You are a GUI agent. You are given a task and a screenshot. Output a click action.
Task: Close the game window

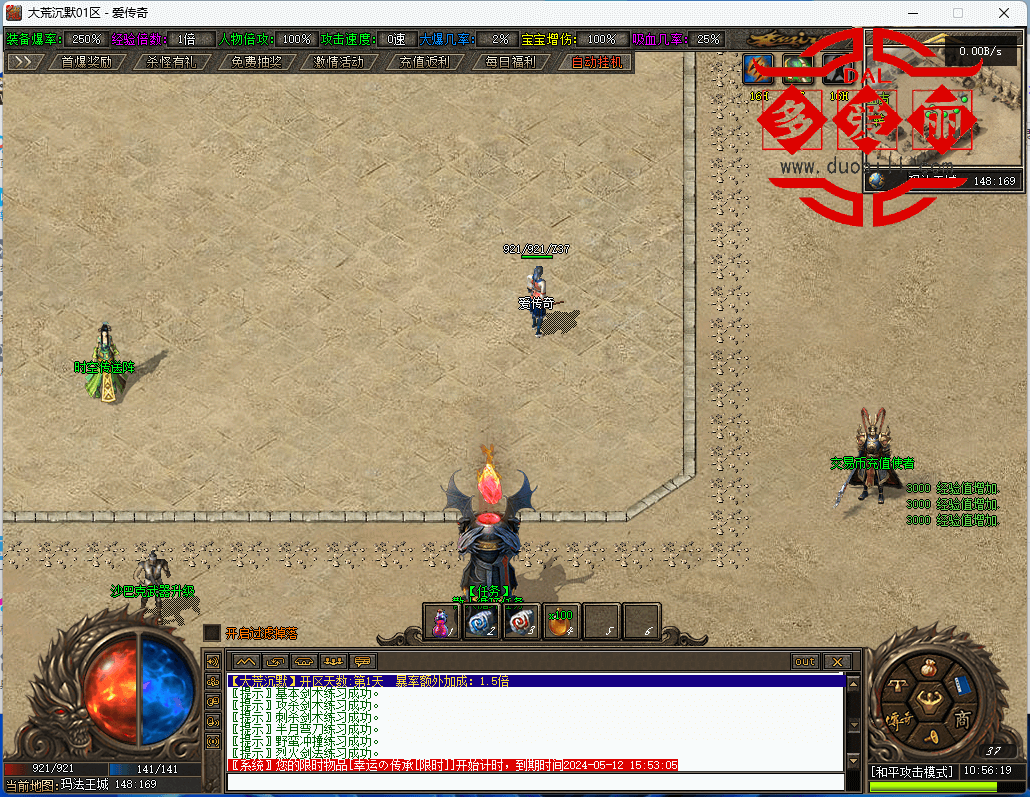(1003, 13)
